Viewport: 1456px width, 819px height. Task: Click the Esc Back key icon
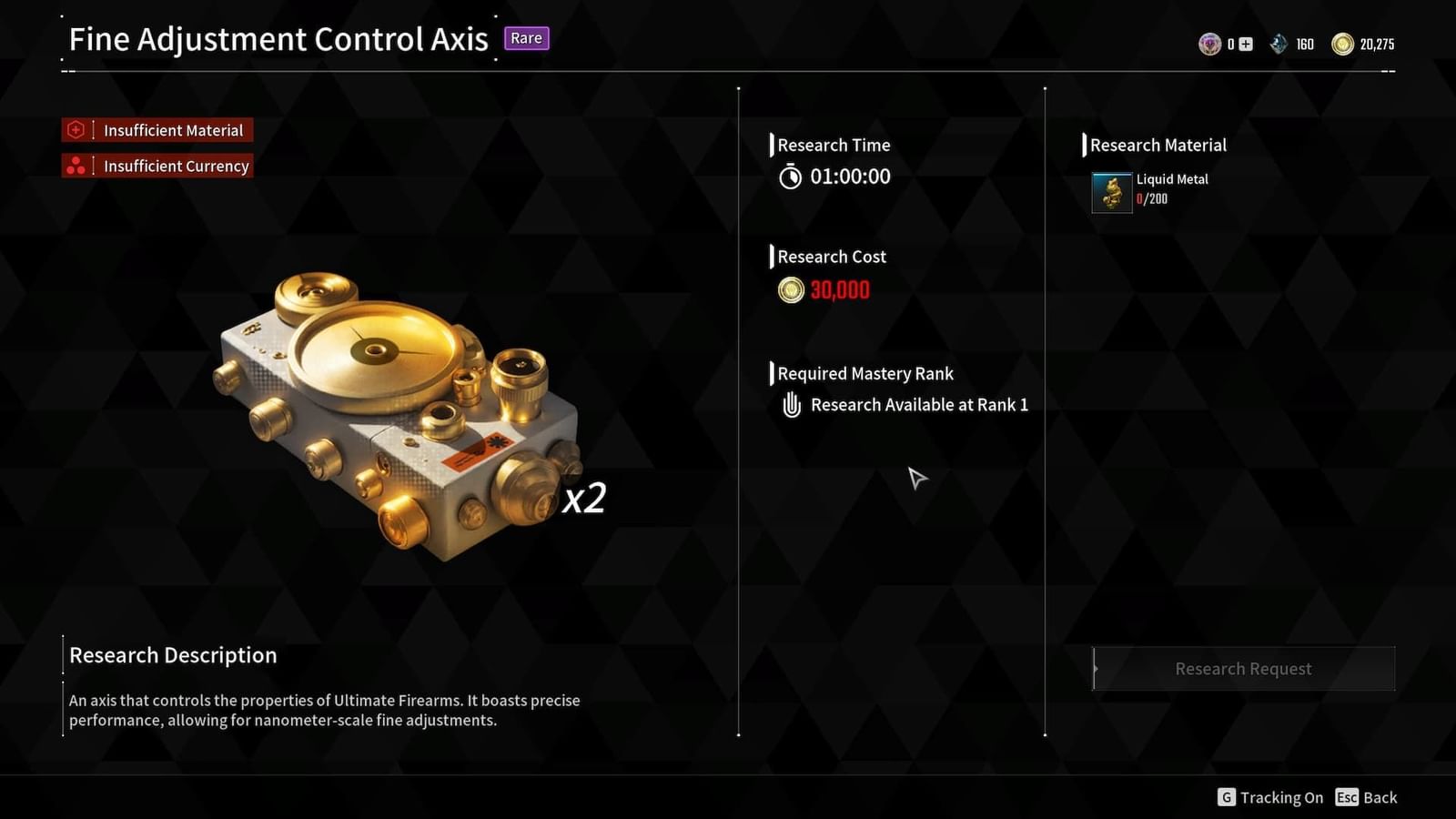tap(1349, 797)
